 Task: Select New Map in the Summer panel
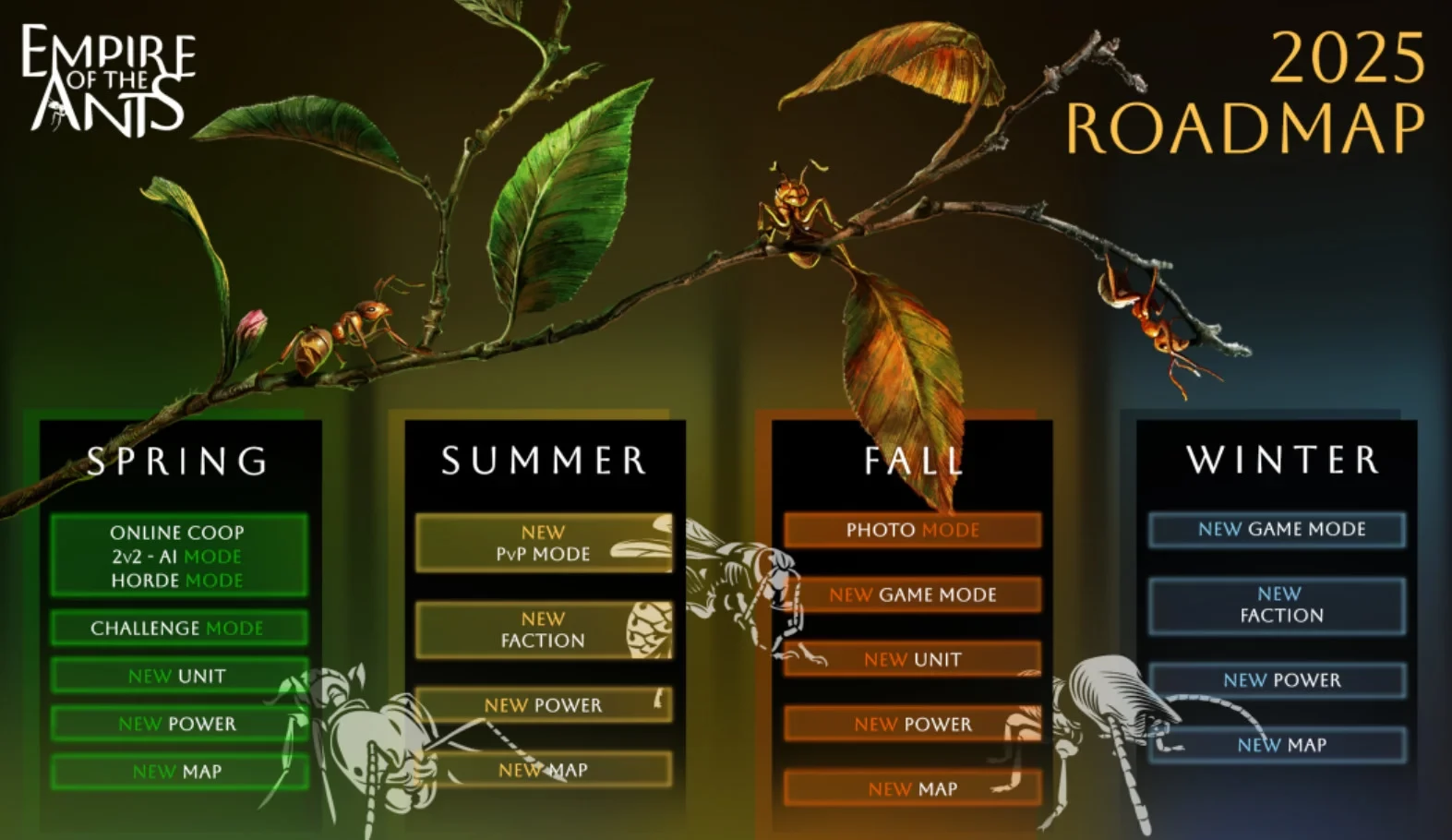tap(543, 770)
